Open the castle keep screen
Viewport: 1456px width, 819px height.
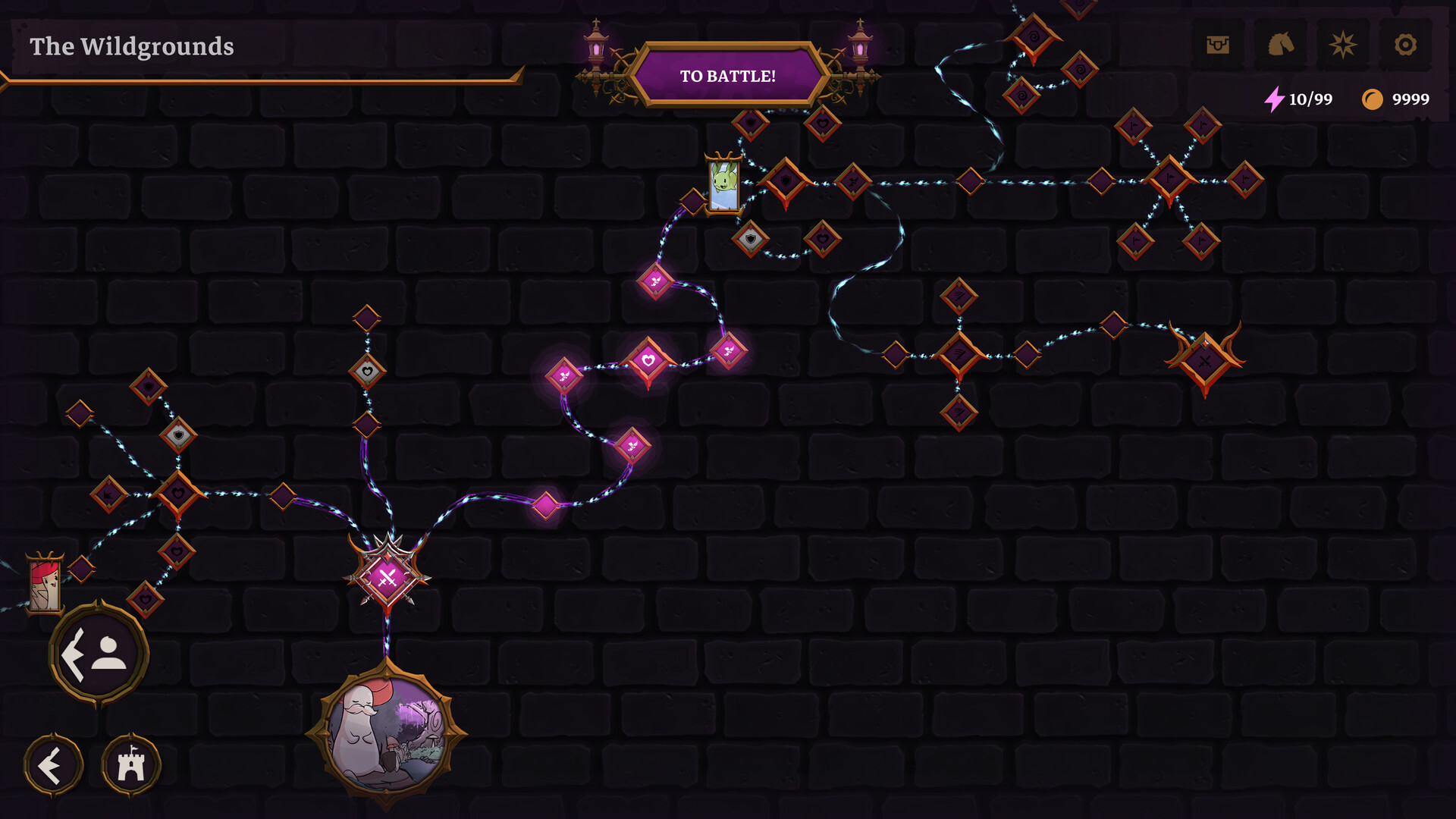[x=130, y=764]
